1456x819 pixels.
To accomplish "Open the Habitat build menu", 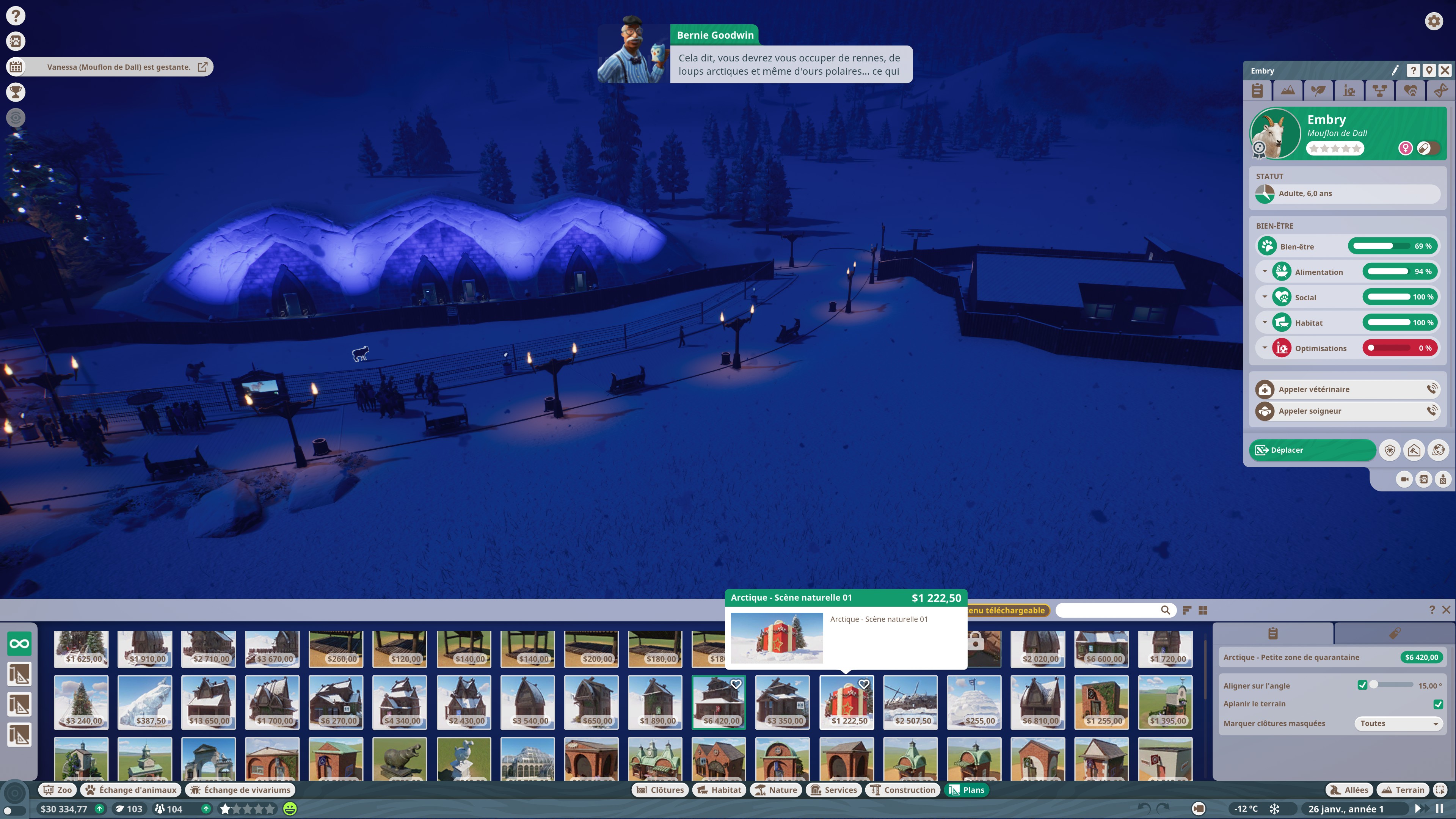I will [720, 789].
